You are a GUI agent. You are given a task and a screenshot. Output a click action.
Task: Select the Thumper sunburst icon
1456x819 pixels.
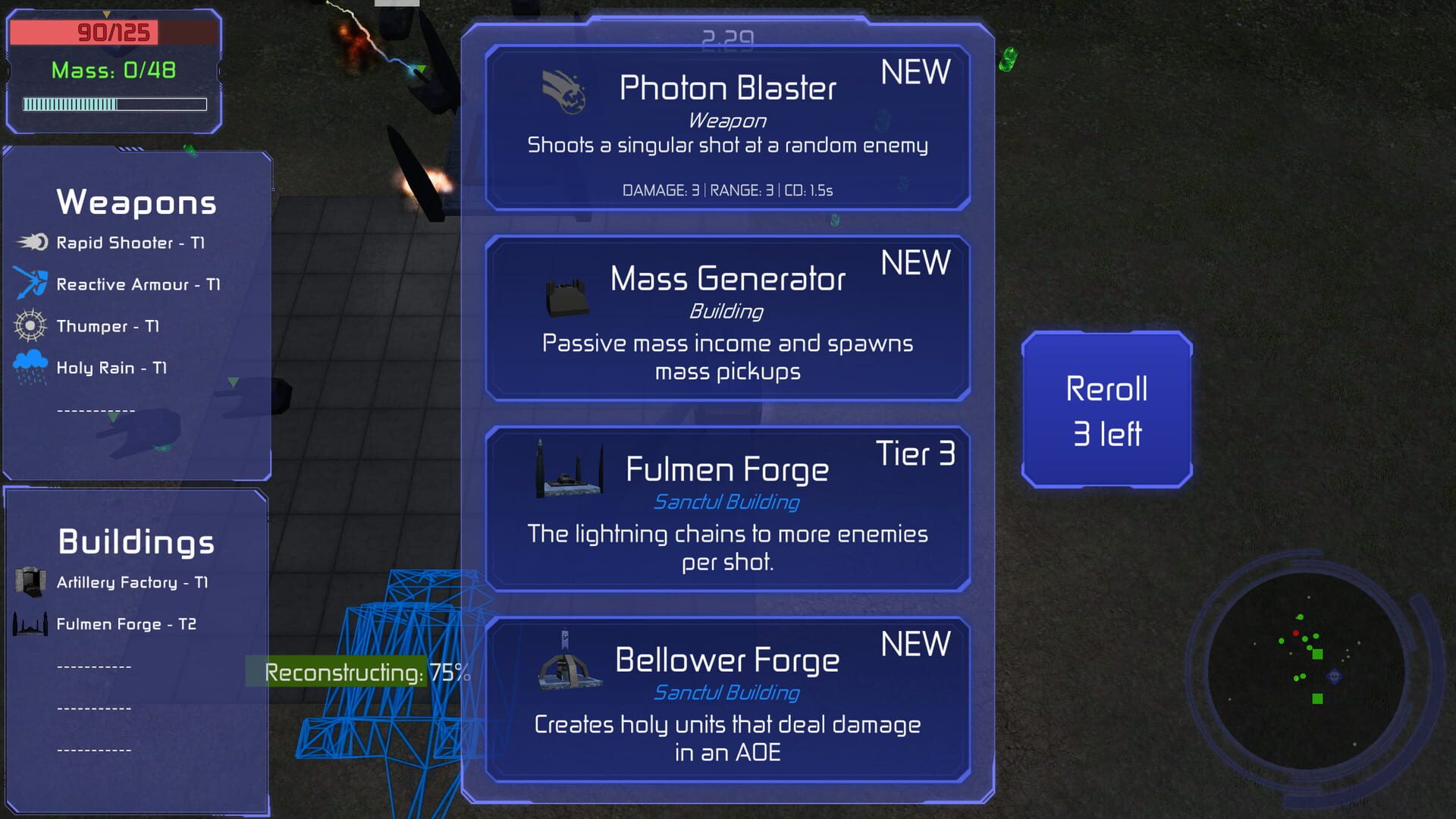pos(29,325)
